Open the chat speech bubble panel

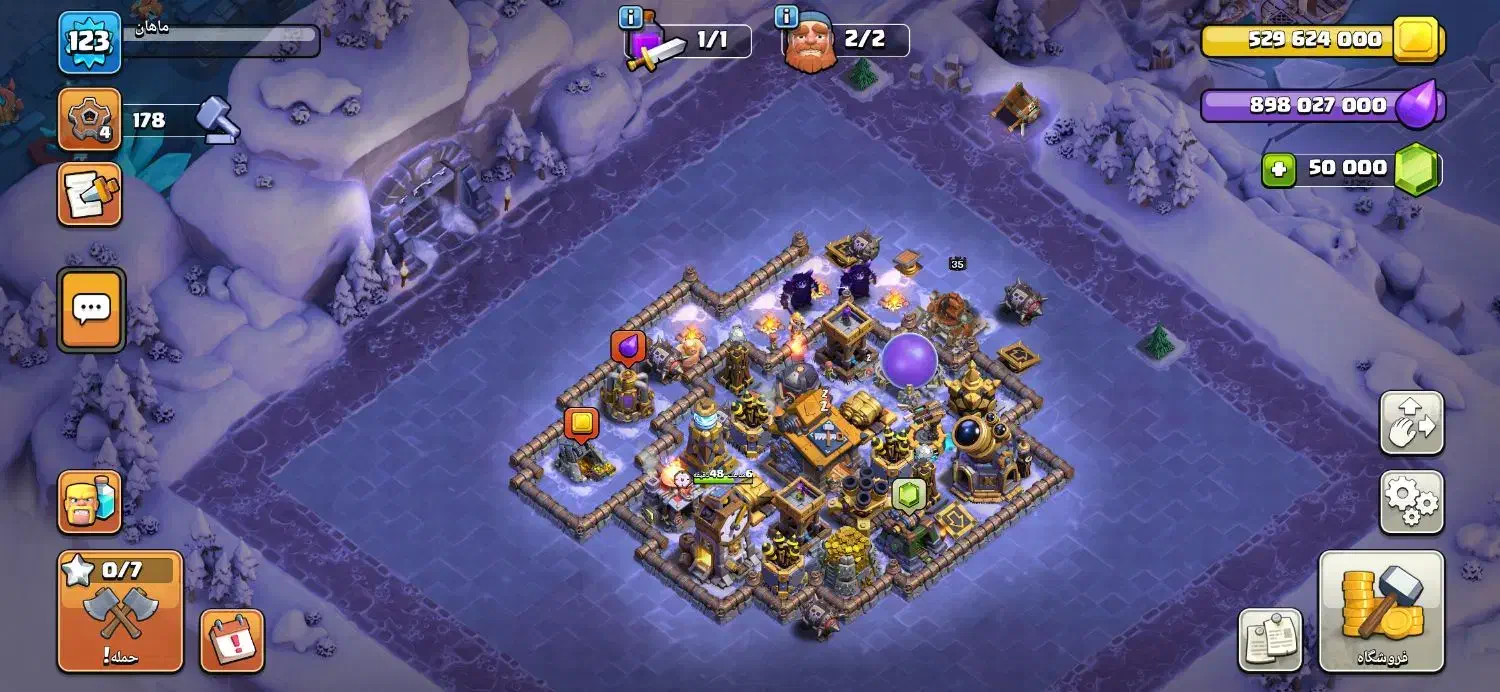[x=91, y=310]
